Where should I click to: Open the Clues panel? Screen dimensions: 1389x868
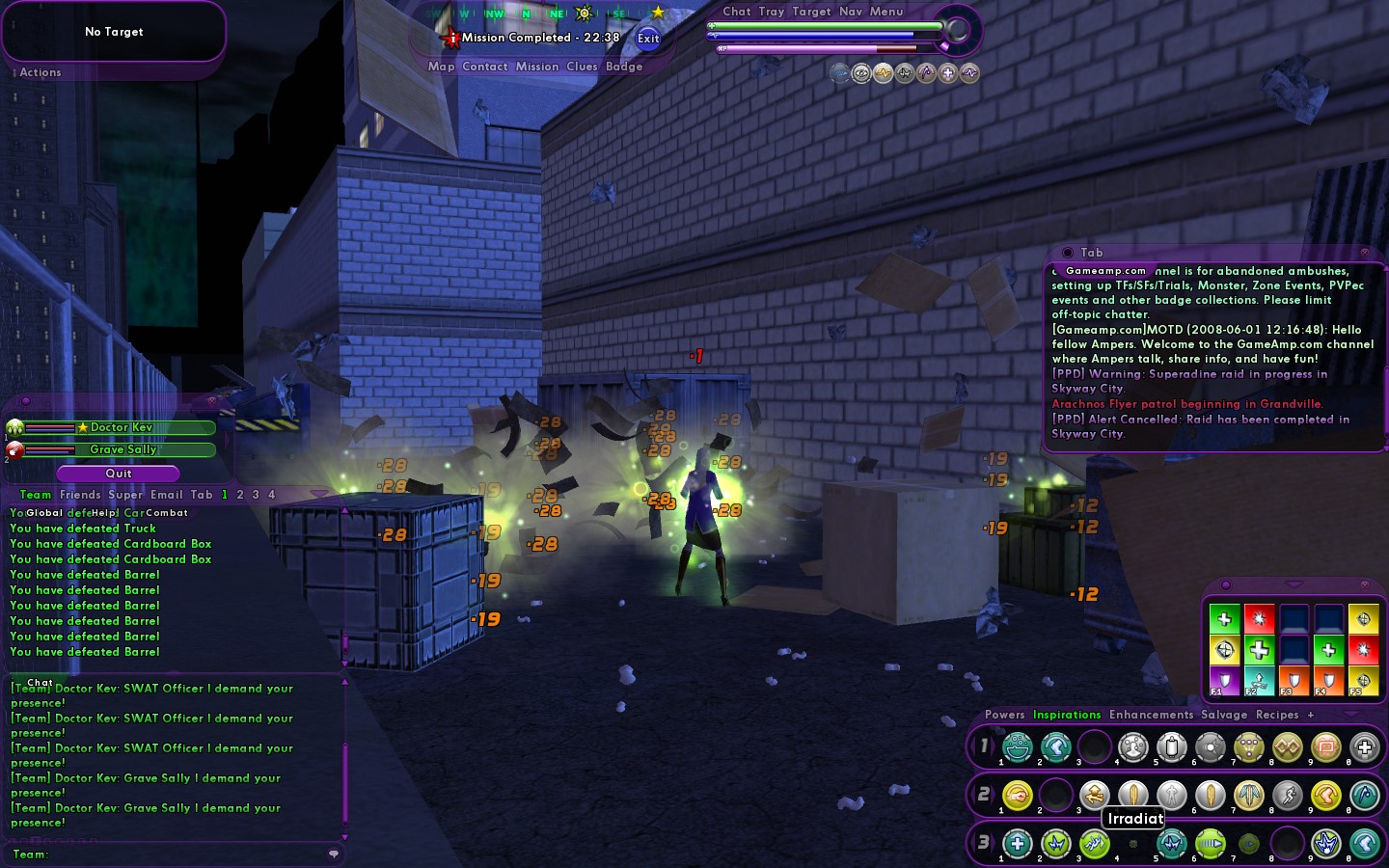pos(582,67)
